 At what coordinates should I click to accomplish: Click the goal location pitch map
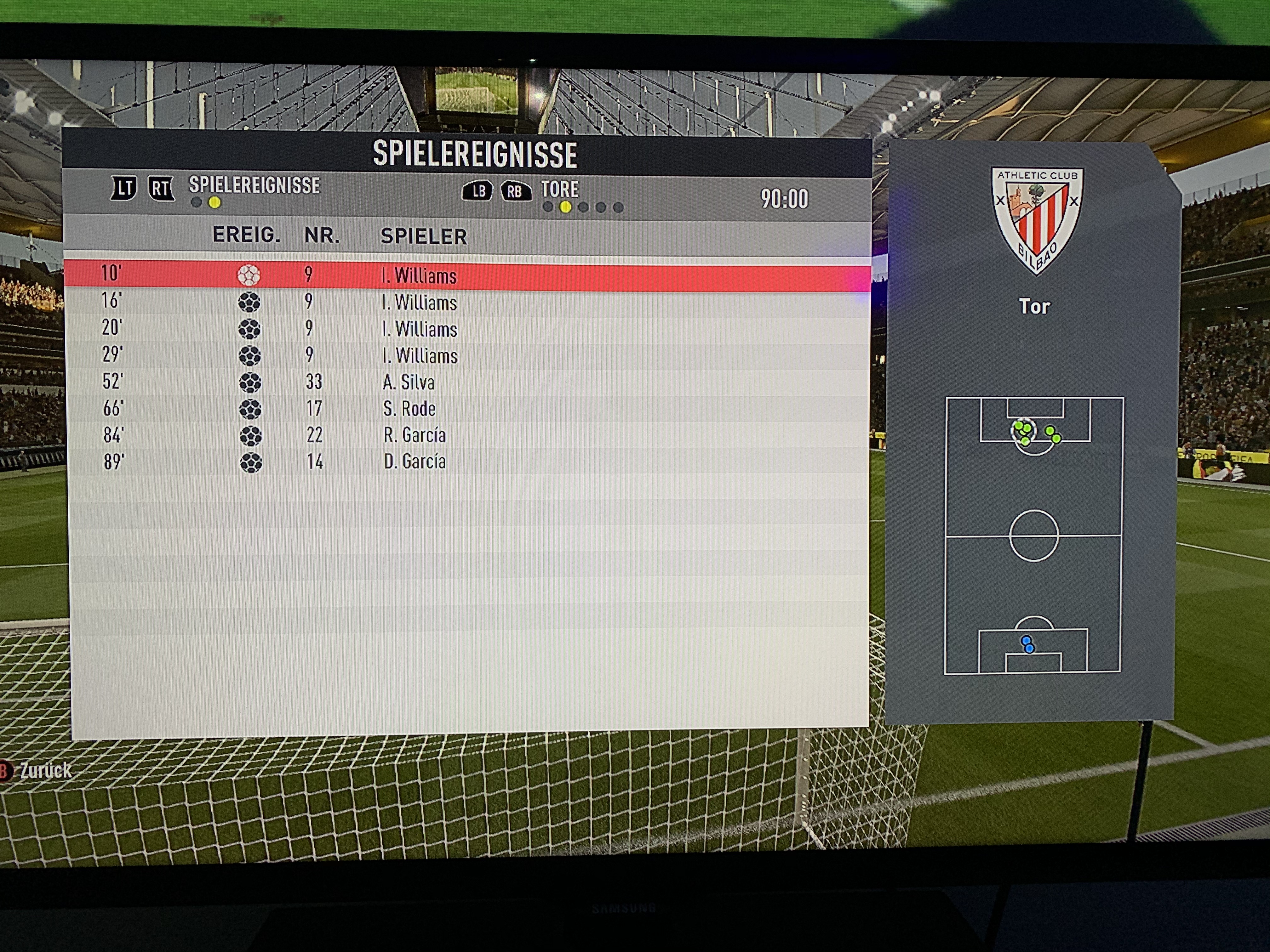click(1033, 535)
